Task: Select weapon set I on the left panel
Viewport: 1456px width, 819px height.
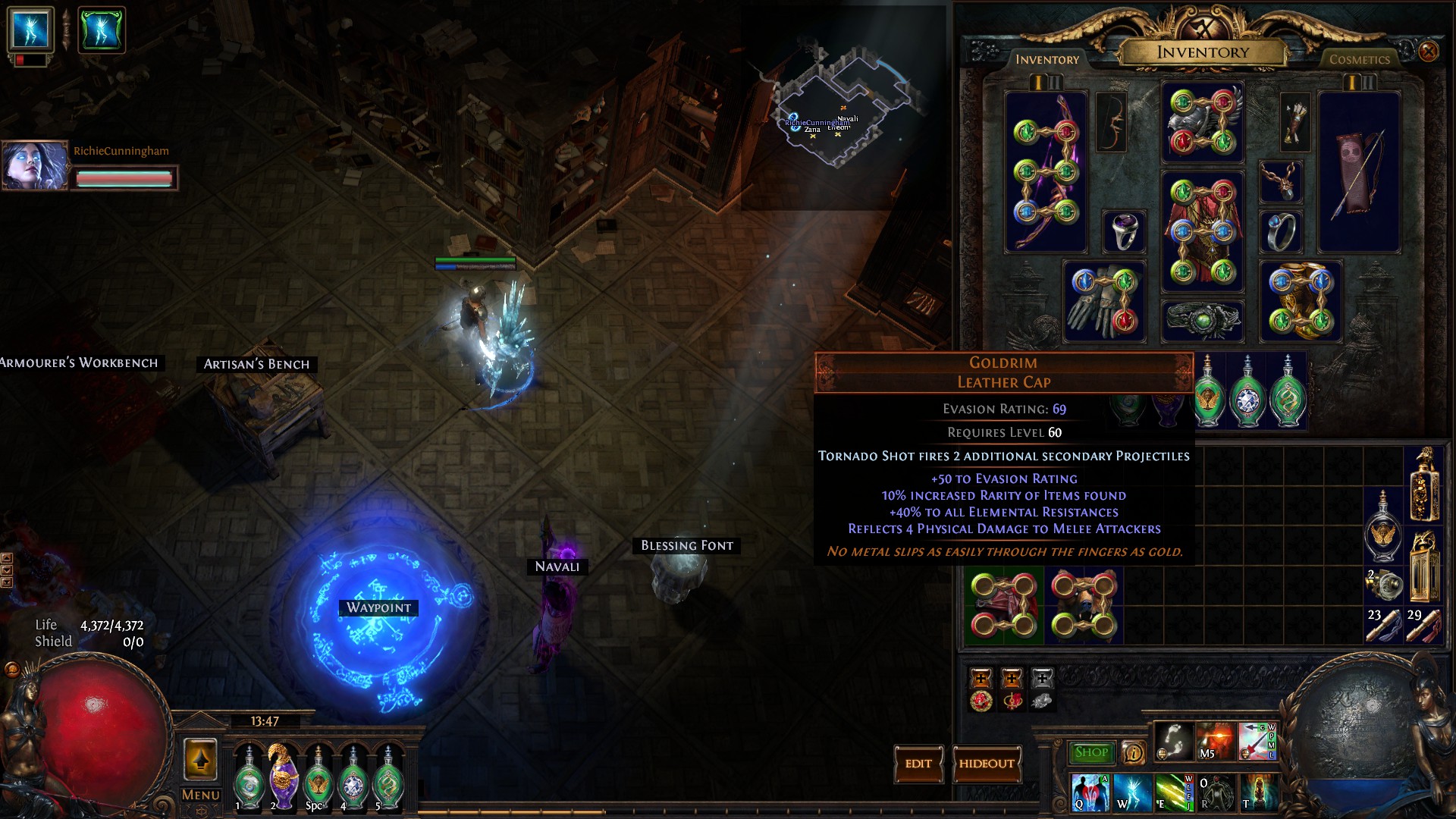Action: tap(1037, 83)
